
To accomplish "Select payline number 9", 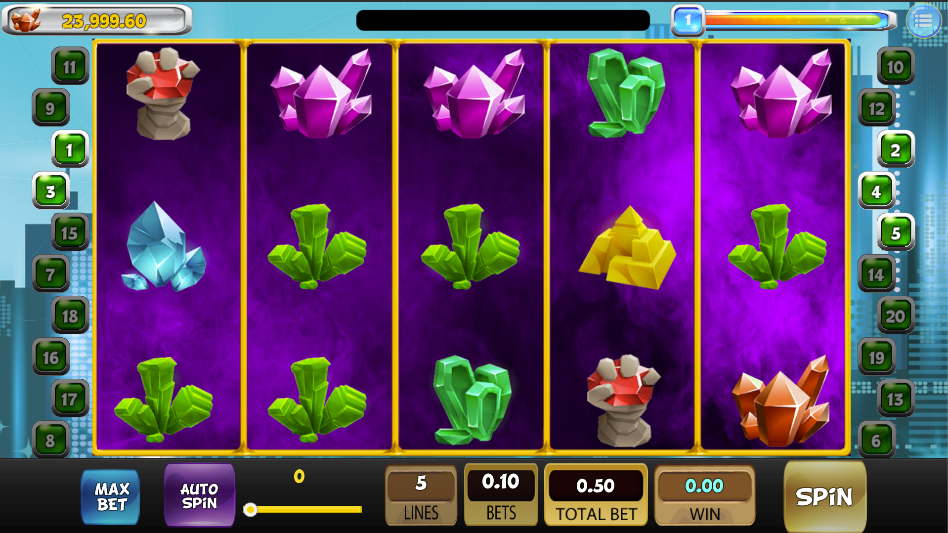I will [x=50, y=107].
